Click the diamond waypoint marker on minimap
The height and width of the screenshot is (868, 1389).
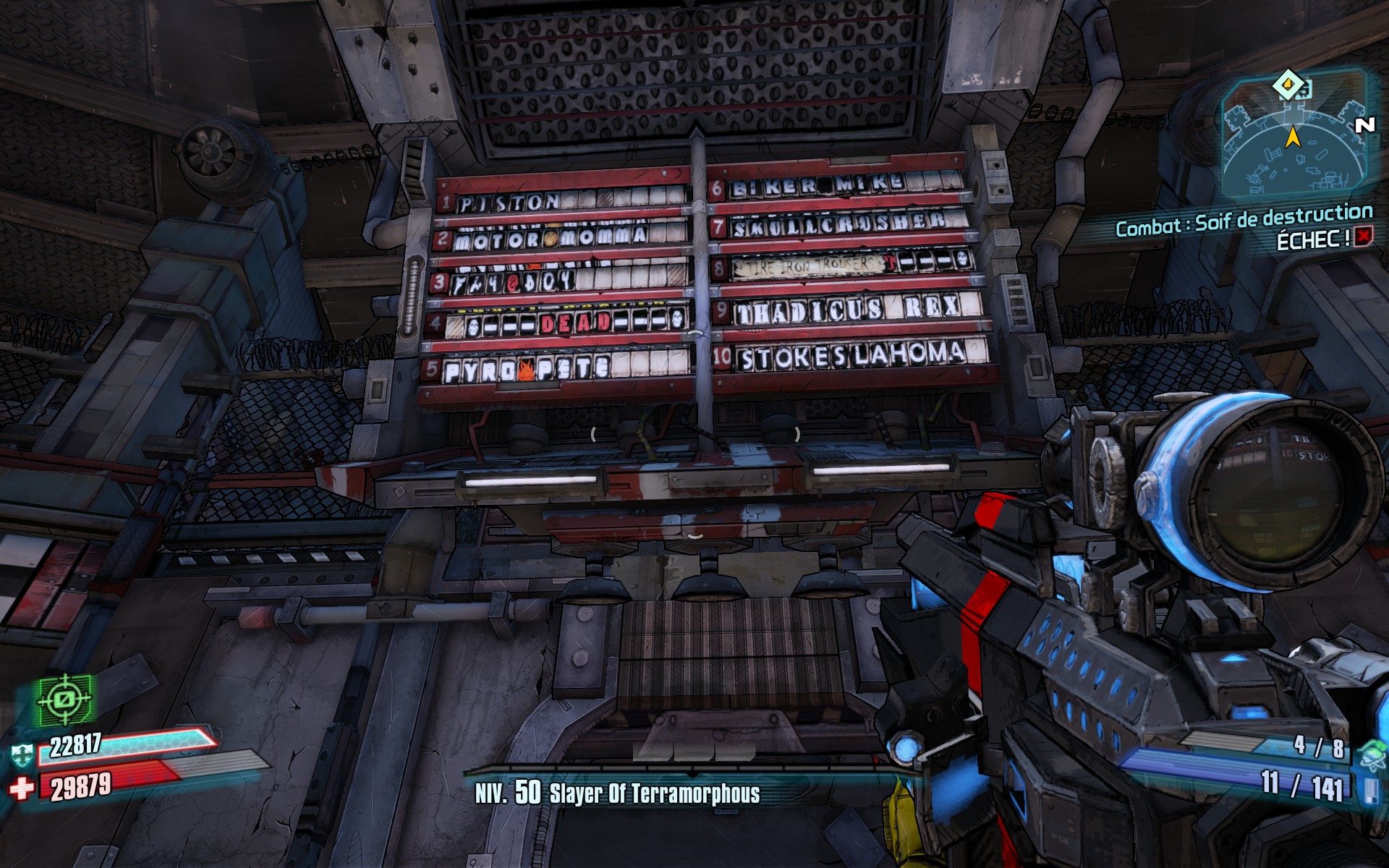point(1288,85)
